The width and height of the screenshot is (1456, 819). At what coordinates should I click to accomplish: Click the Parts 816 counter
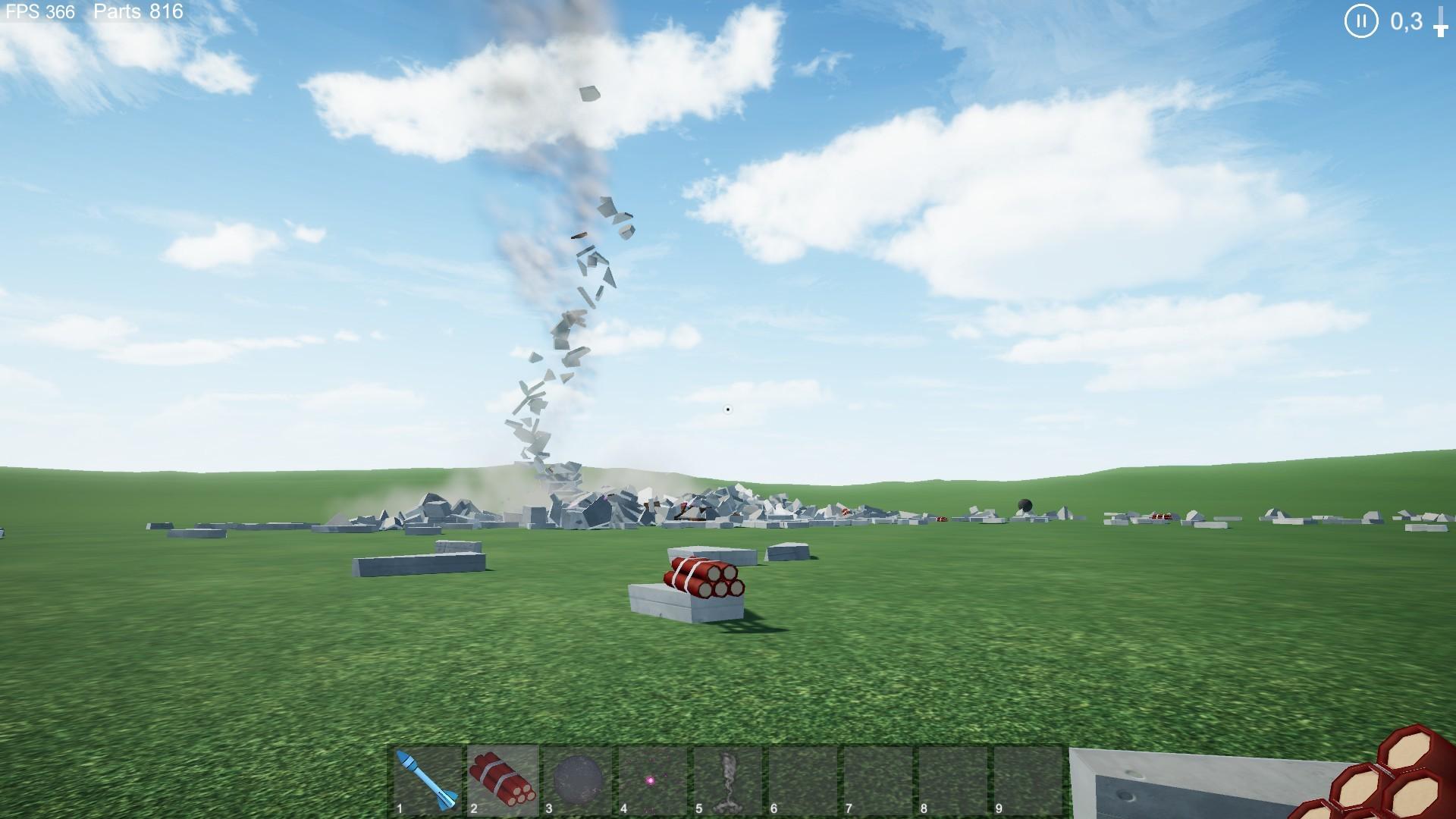[x=139, y=12]
